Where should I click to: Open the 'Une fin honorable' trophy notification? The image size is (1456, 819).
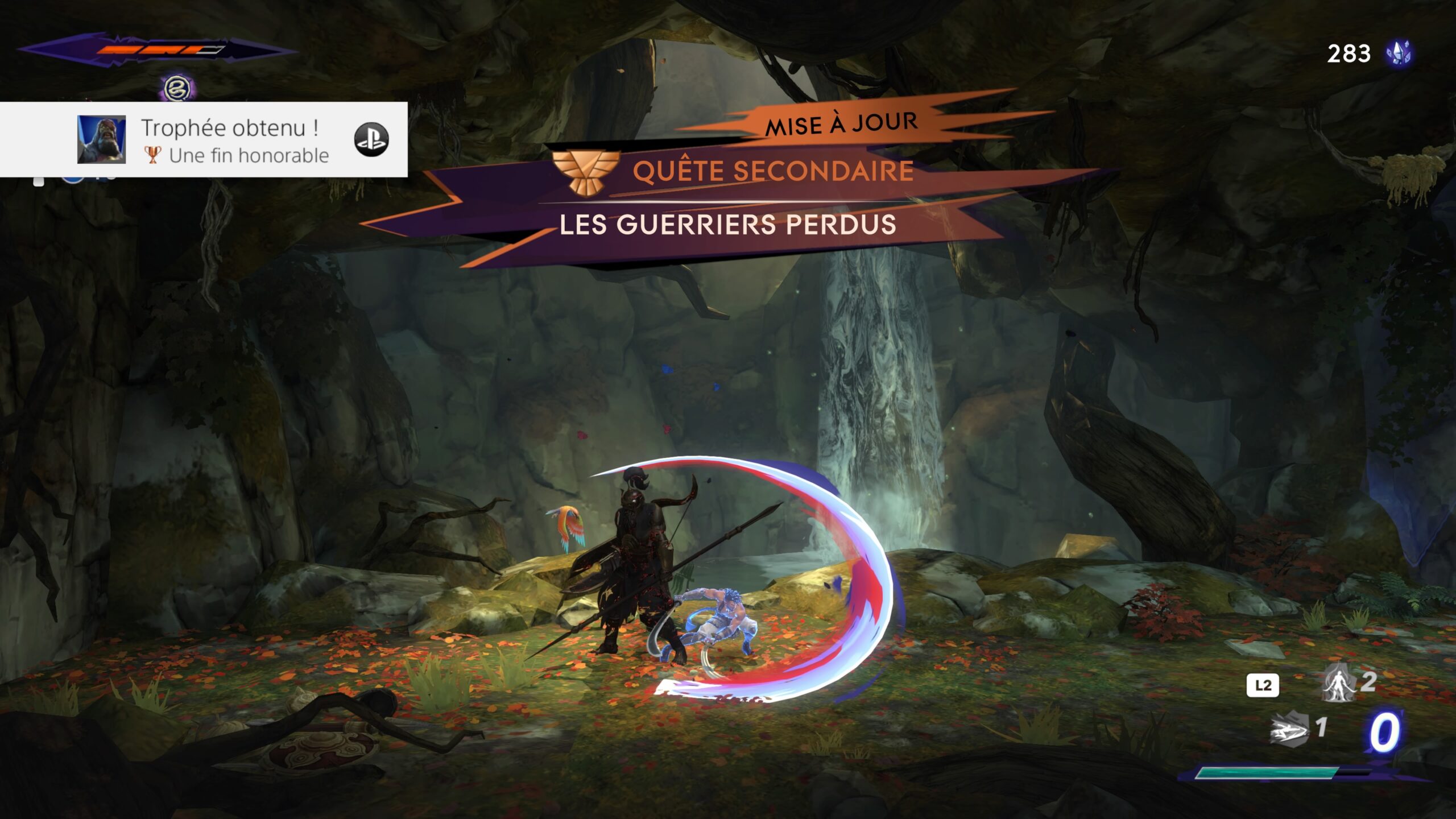click(234, 140)
